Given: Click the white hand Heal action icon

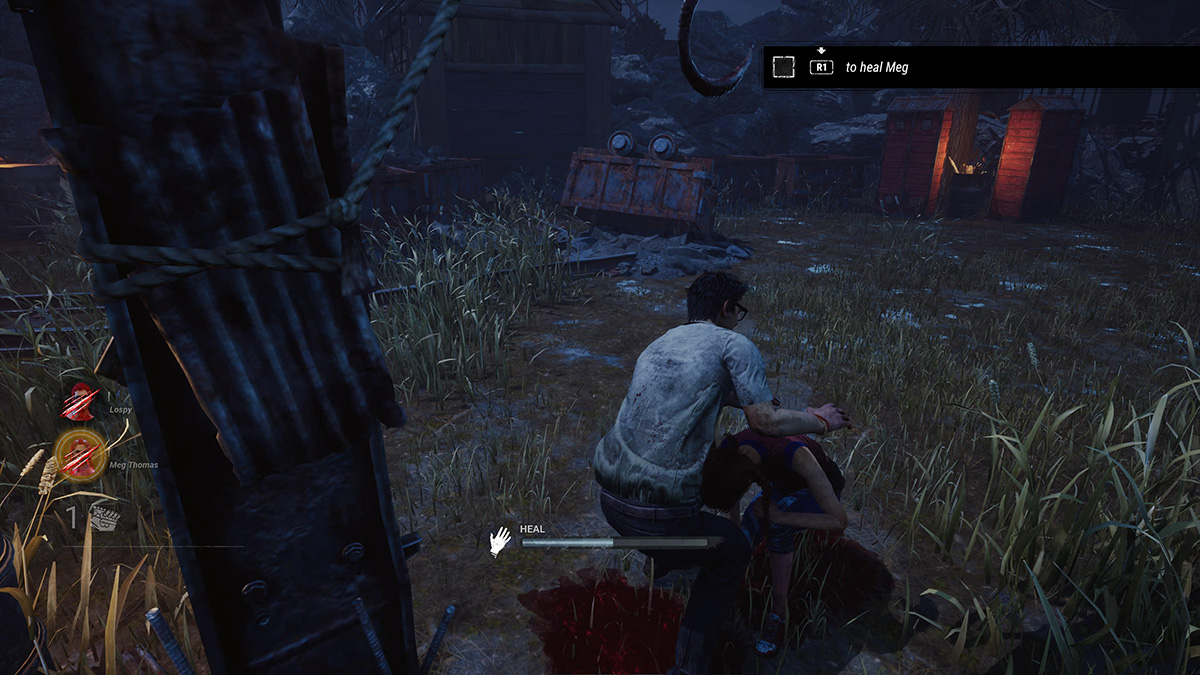Looking at the screenshot, I should pyautogui.click(x=499, y=541).
